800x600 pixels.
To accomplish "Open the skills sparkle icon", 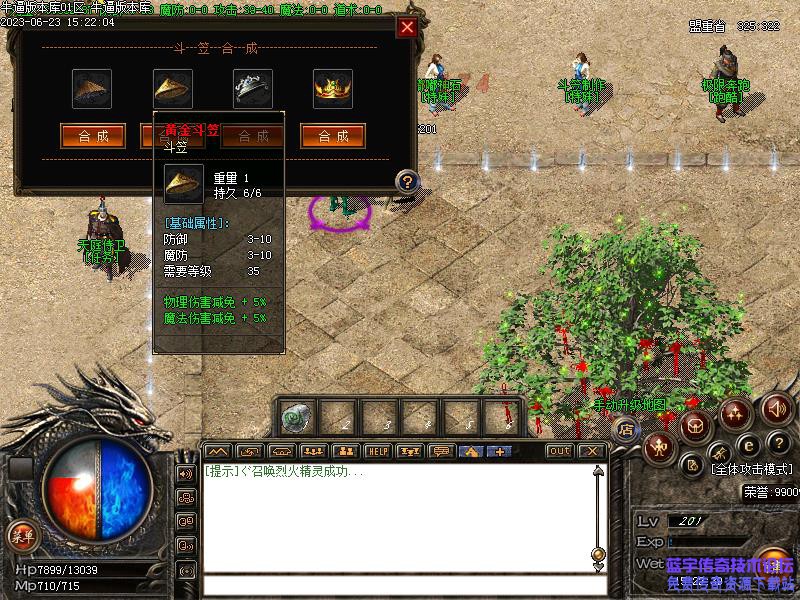I will [x=736, y=412].
